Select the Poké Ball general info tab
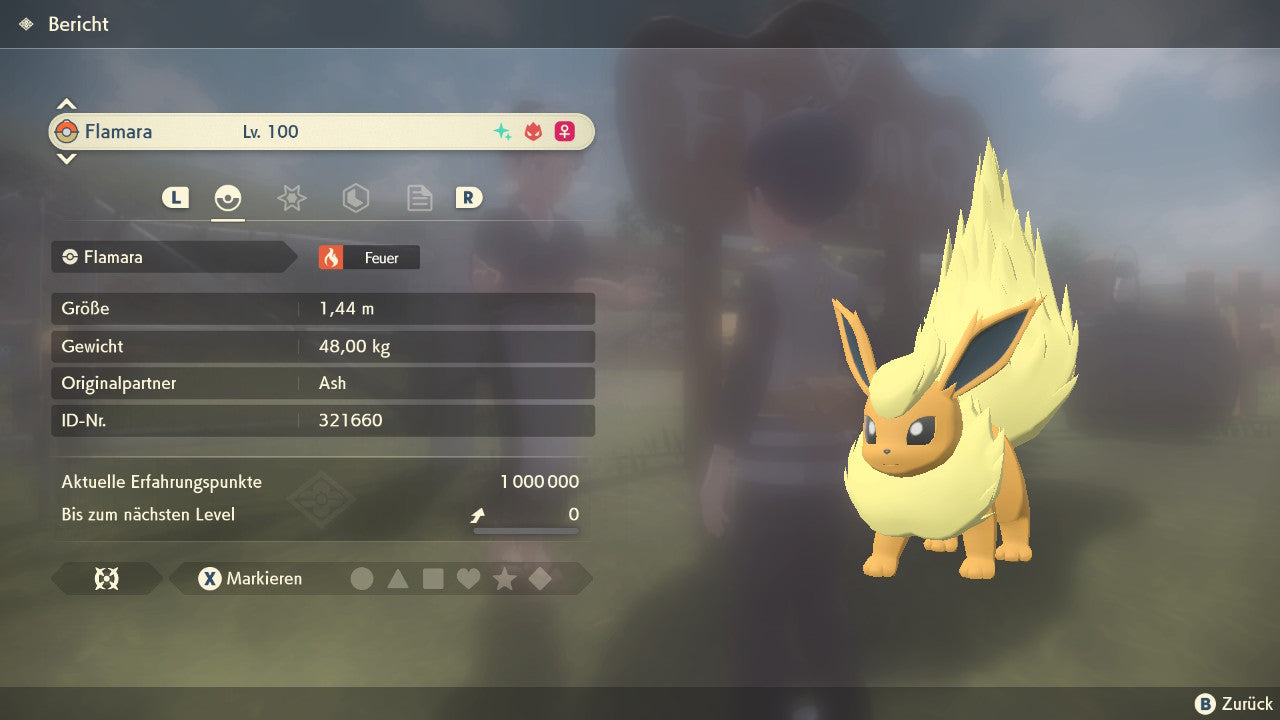Image resolution: width=1280 pixels, height=720 pixels. click(228, 198)
